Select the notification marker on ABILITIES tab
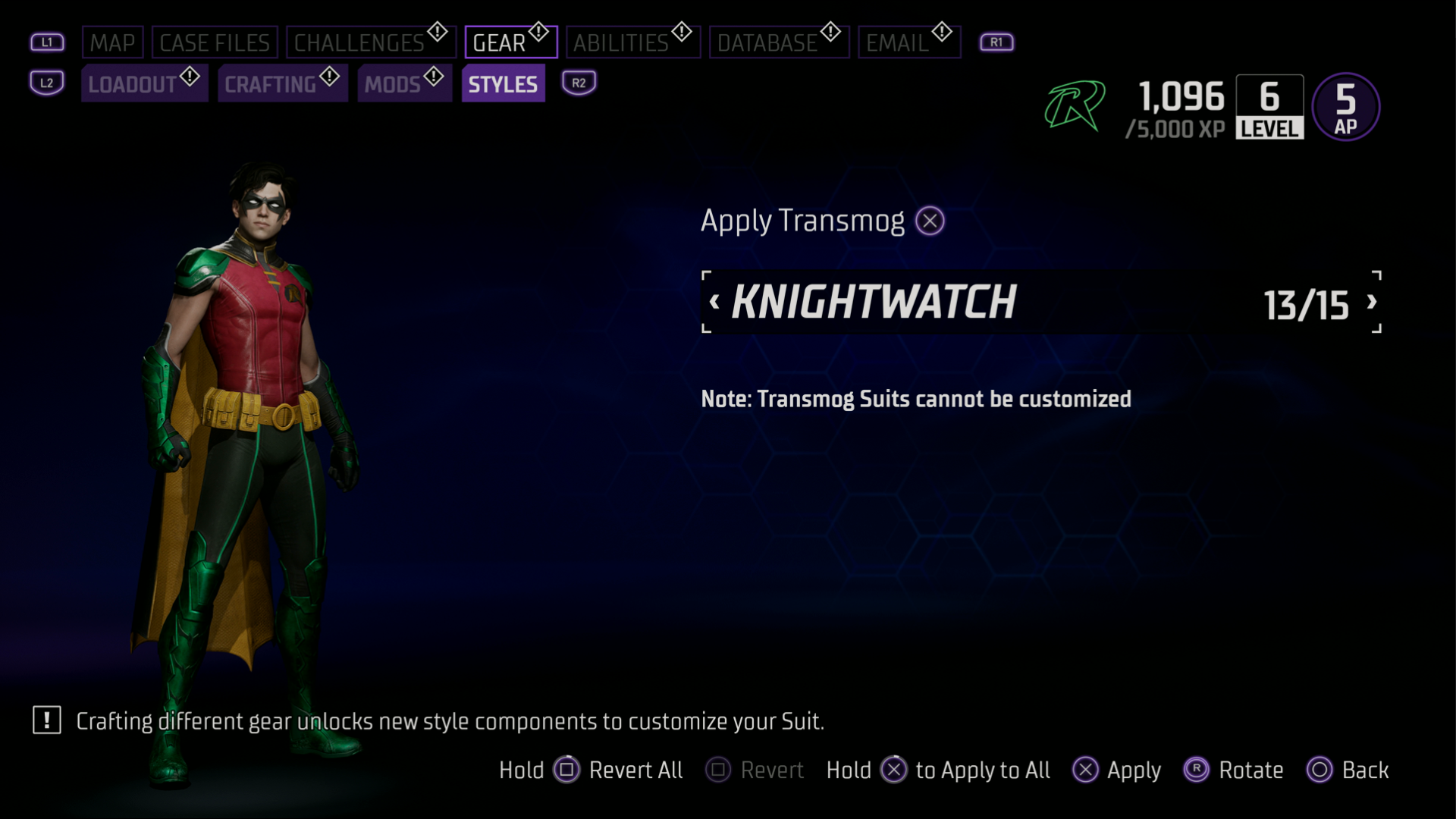 [x=680, y=31]
